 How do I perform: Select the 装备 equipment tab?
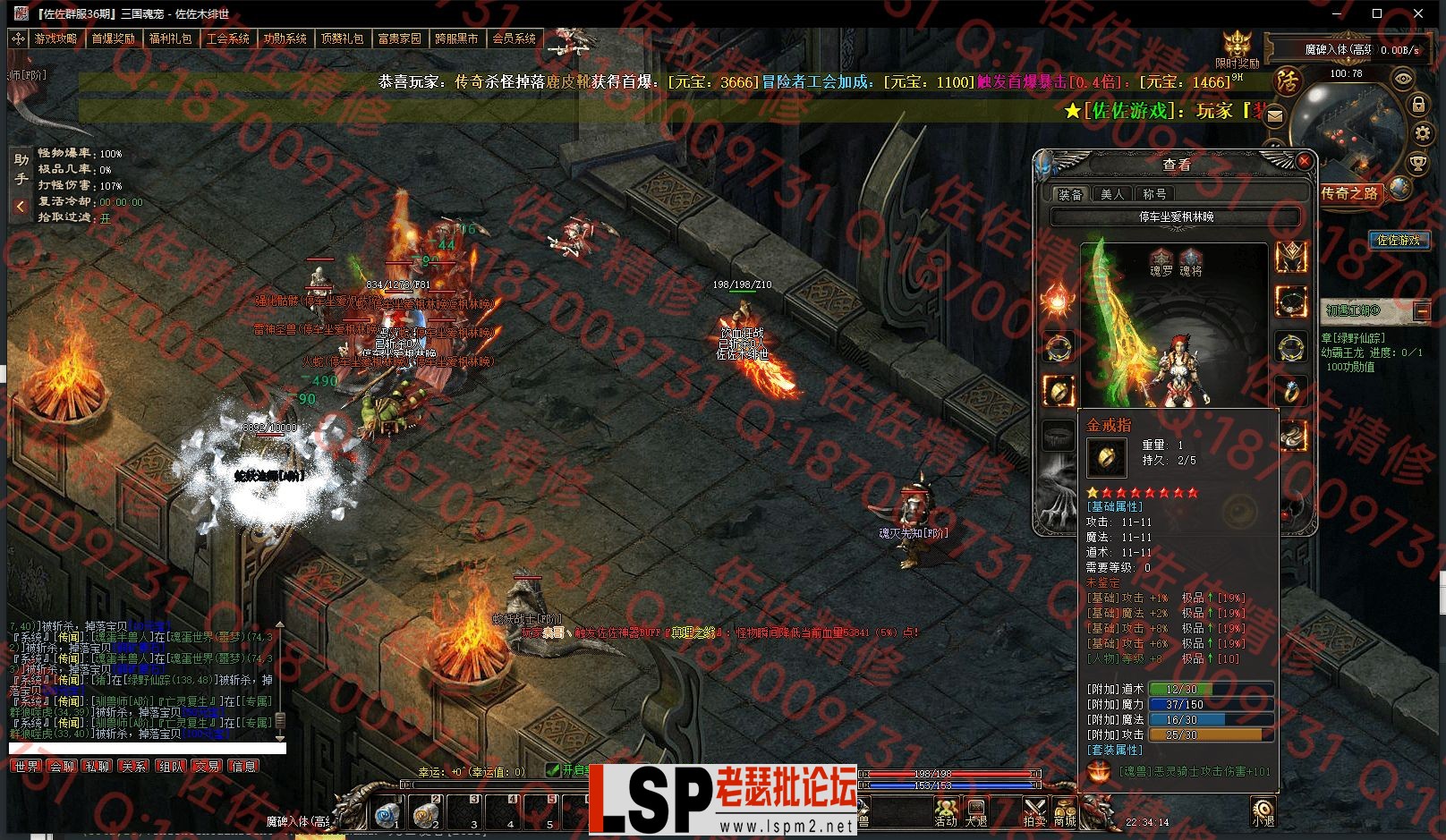1070,194
